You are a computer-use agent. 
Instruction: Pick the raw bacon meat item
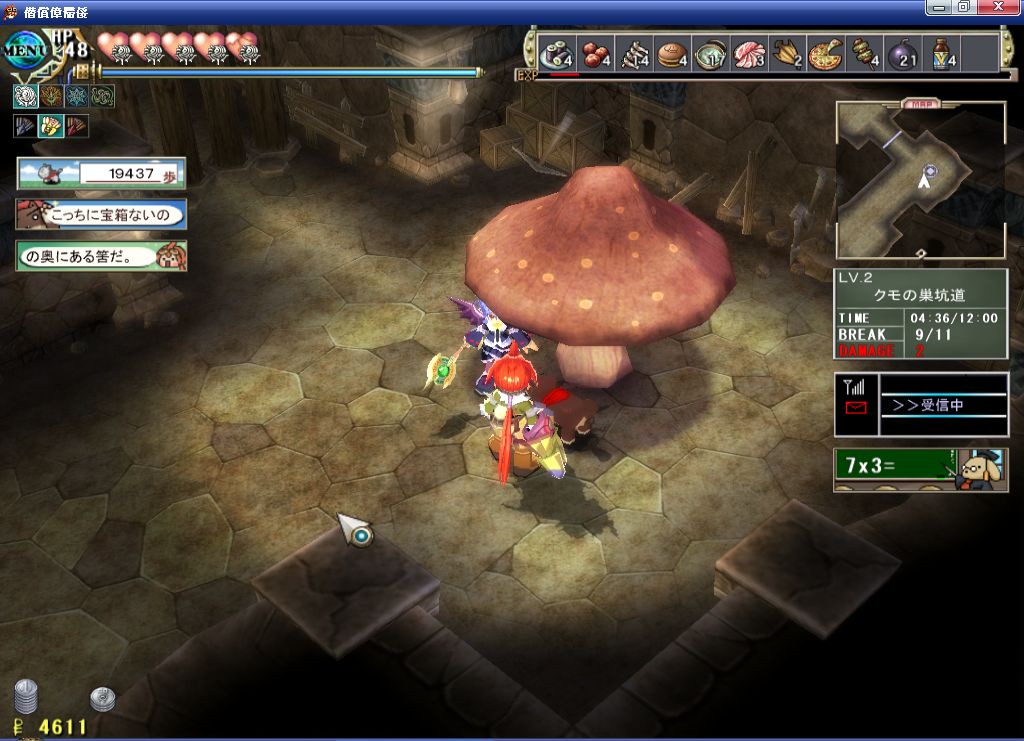(x=750, y=53)
